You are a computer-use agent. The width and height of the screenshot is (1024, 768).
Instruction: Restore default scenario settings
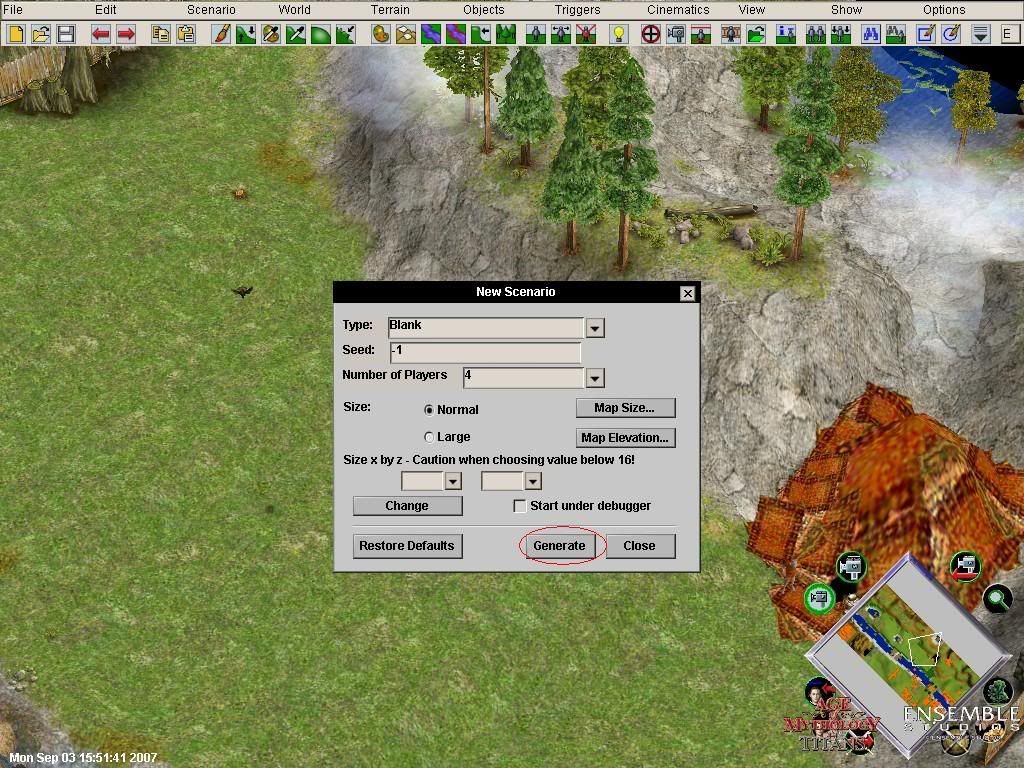tap(407, 546)
